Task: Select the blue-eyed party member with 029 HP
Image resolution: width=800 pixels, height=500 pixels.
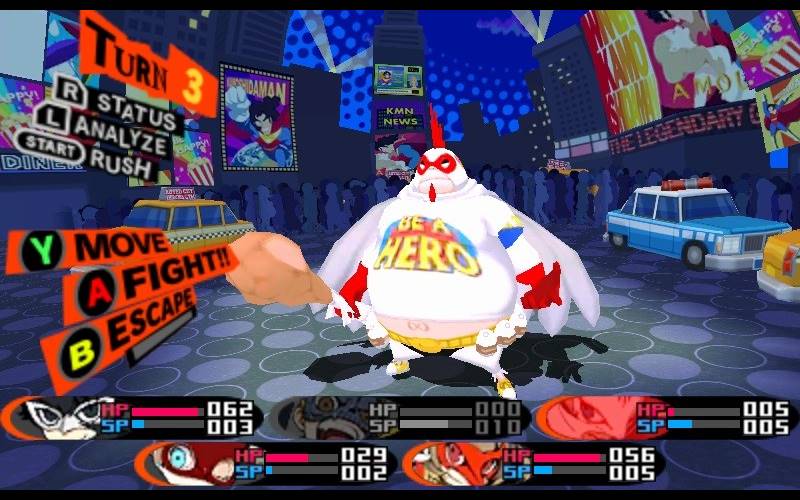Action: click(180, 461)
